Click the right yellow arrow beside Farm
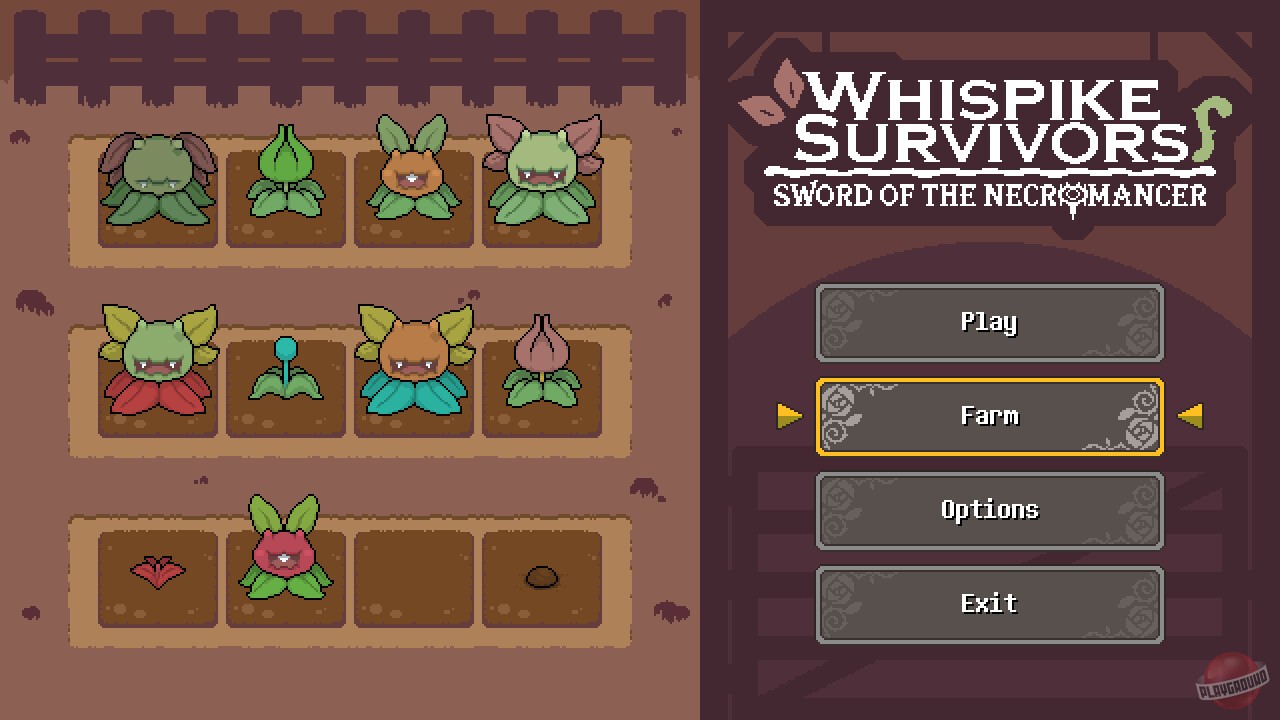The width and height of the screenshot is (1280, 720). [1190, 417]
